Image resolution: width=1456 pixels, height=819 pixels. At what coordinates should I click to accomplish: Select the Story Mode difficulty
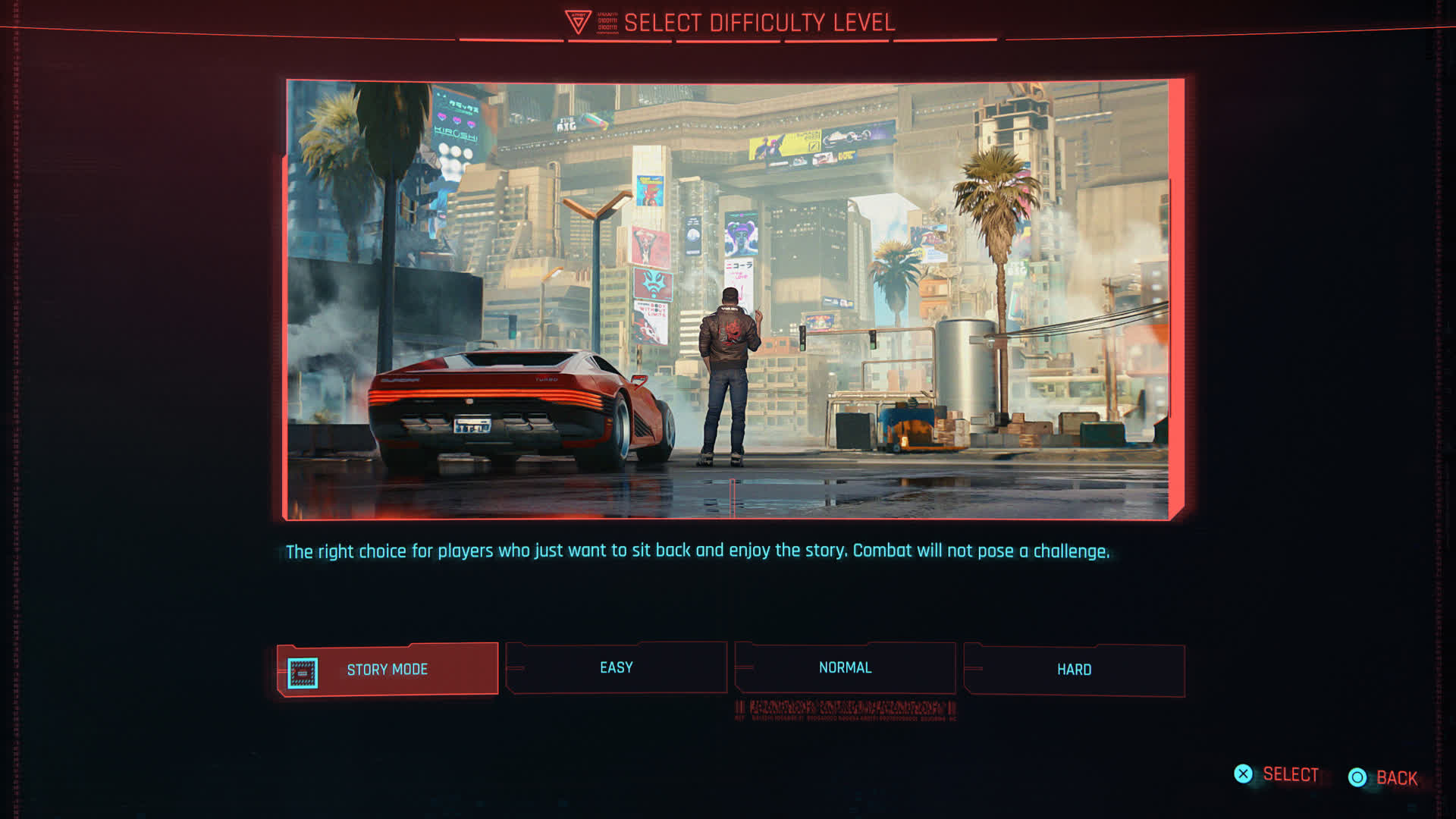388,669
